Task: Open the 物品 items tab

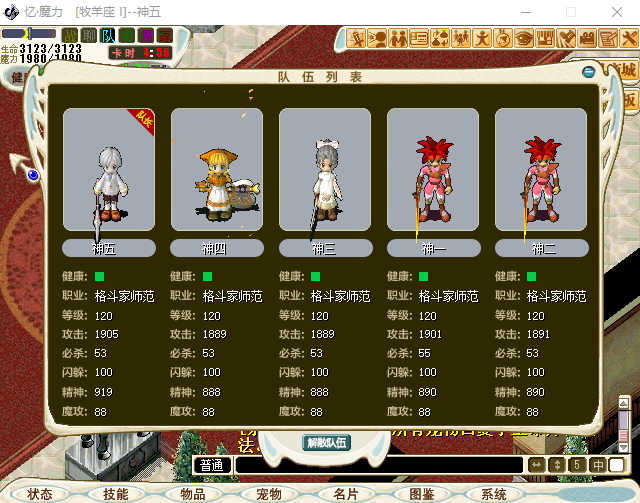Action: (193, 494)
